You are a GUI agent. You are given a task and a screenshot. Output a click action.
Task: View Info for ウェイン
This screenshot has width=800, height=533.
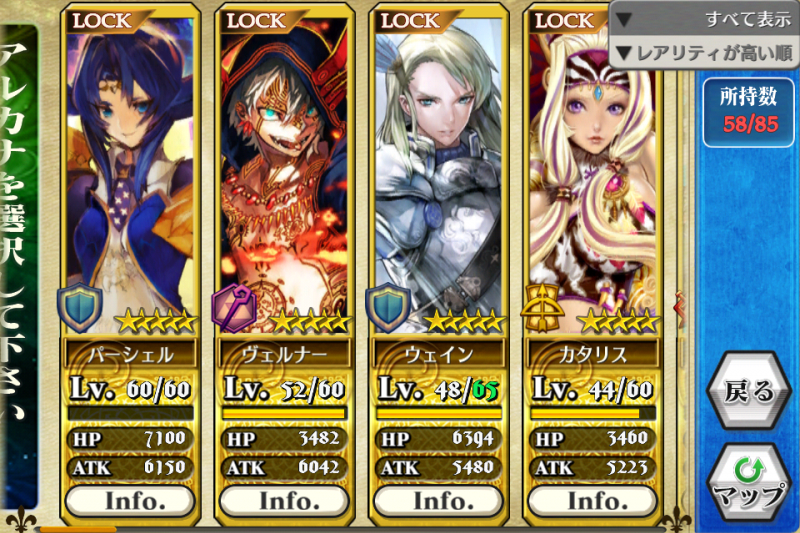(x=437, y=499)
